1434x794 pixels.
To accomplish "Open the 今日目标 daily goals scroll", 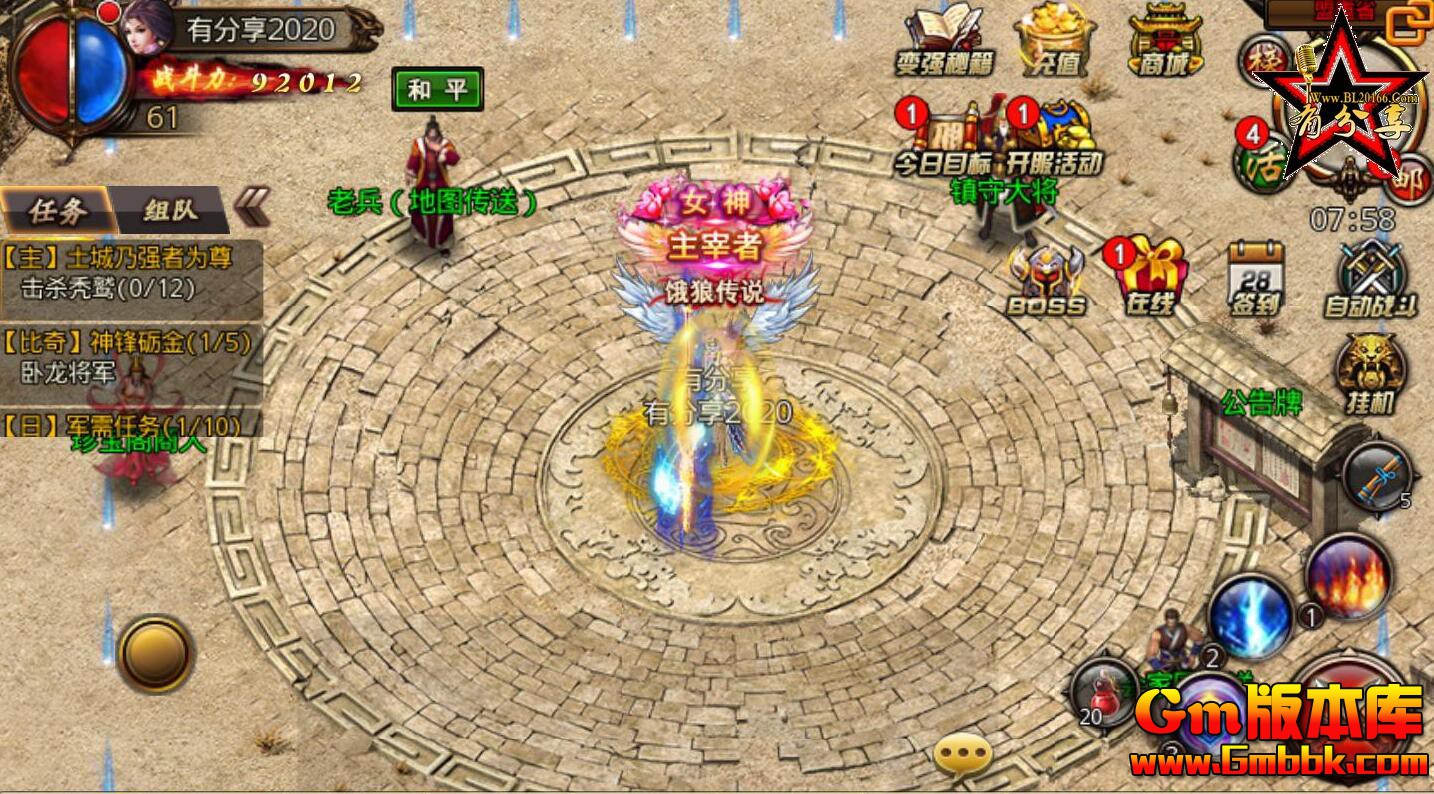I will 945,135.
